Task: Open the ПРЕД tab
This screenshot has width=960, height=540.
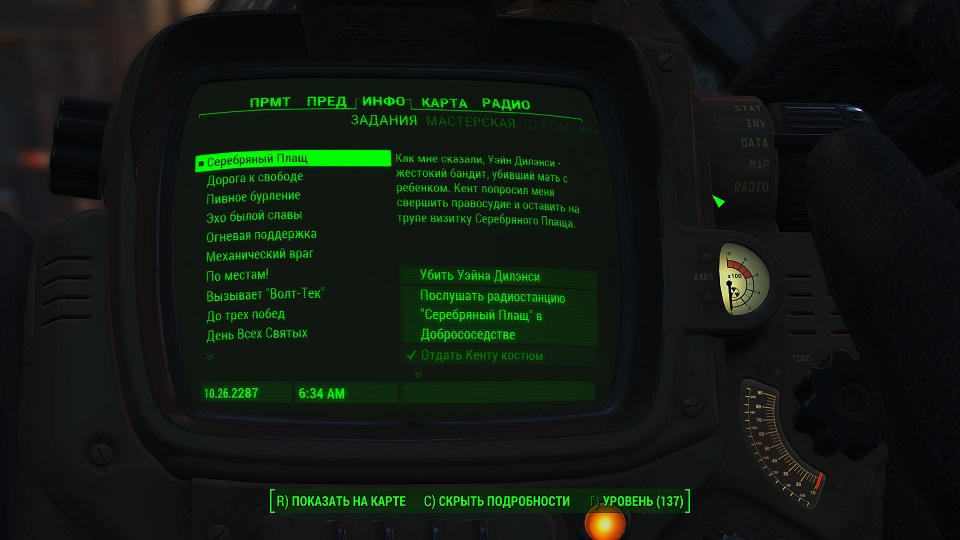Action: (x=327, y=102)
